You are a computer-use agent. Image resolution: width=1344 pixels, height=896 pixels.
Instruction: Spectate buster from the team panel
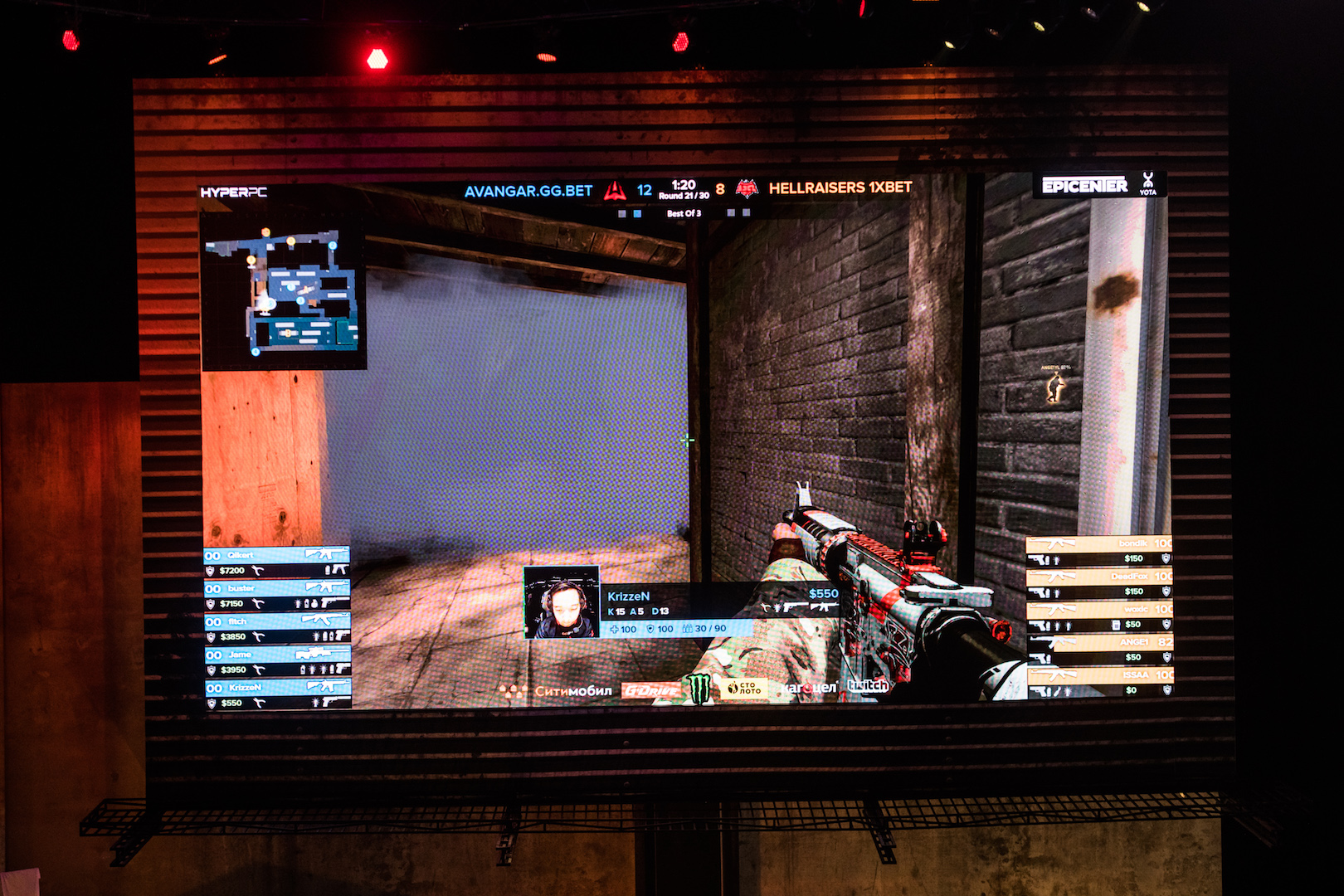pyautogui.click(x=276, y=596)
